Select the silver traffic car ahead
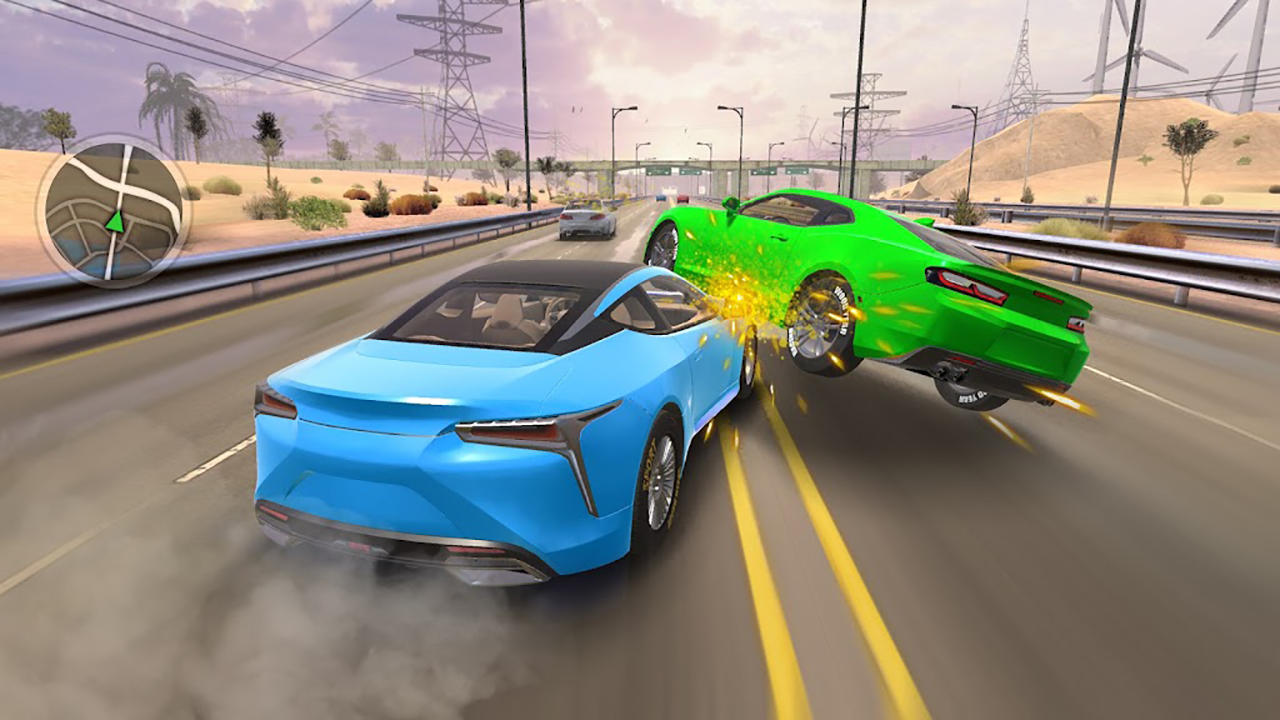Viewport: 1280px width, 720px height. pyautogui.click(x=583, y=220)
